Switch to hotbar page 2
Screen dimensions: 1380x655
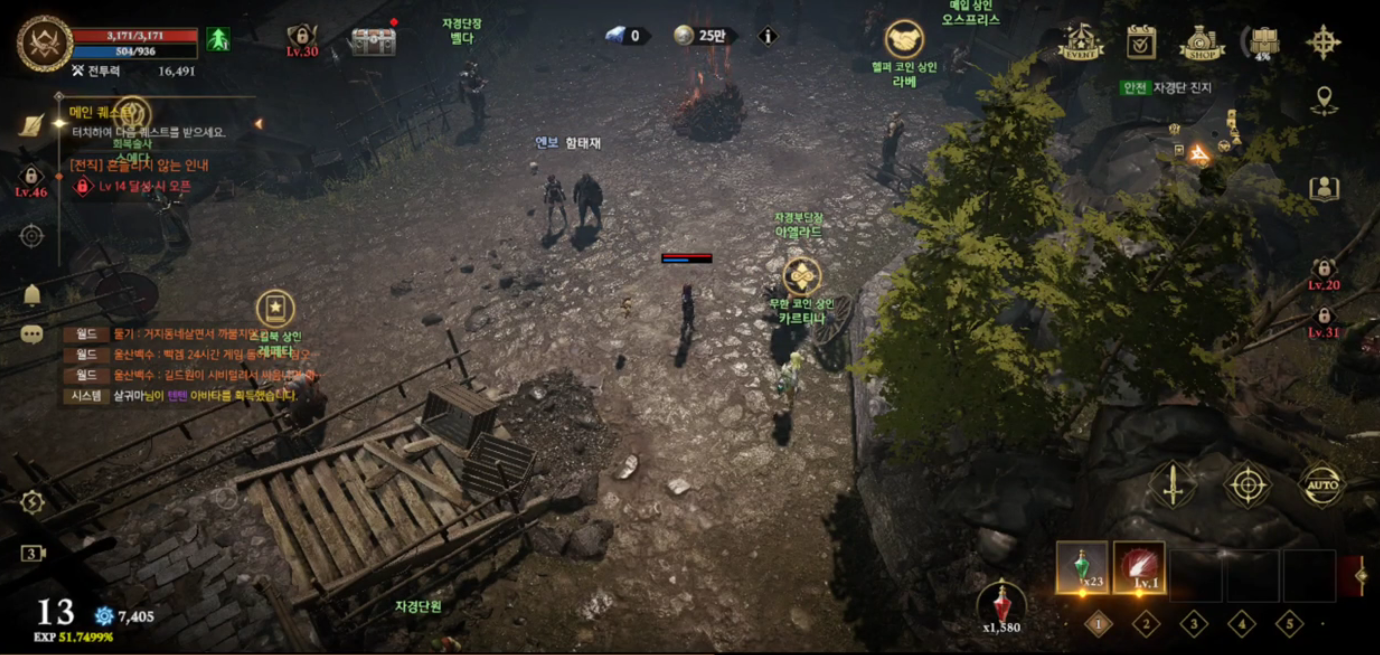click(1146, 624)
